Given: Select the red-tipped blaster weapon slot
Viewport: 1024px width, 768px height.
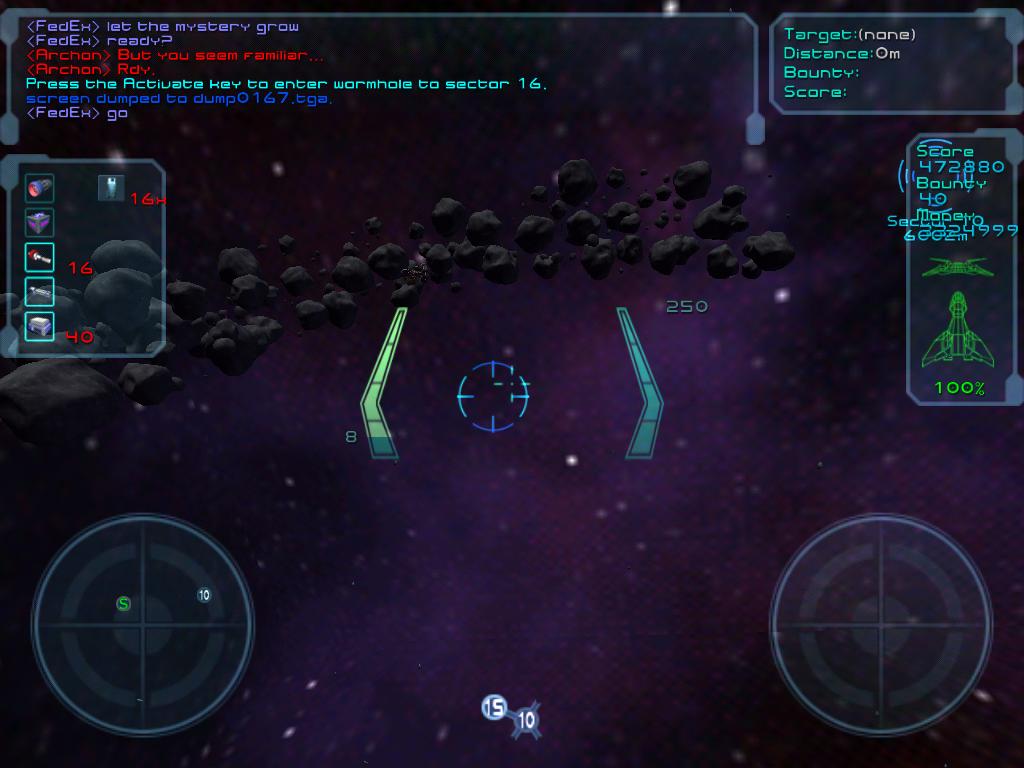Looking at the screenshot, I should coord(40,257).
